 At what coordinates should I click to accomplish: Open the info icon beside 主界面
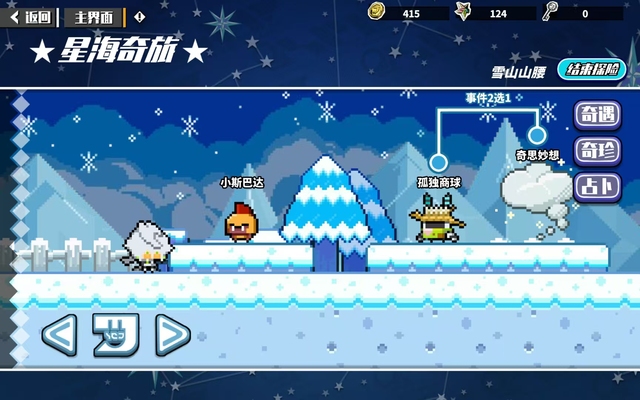click(139, 16)
